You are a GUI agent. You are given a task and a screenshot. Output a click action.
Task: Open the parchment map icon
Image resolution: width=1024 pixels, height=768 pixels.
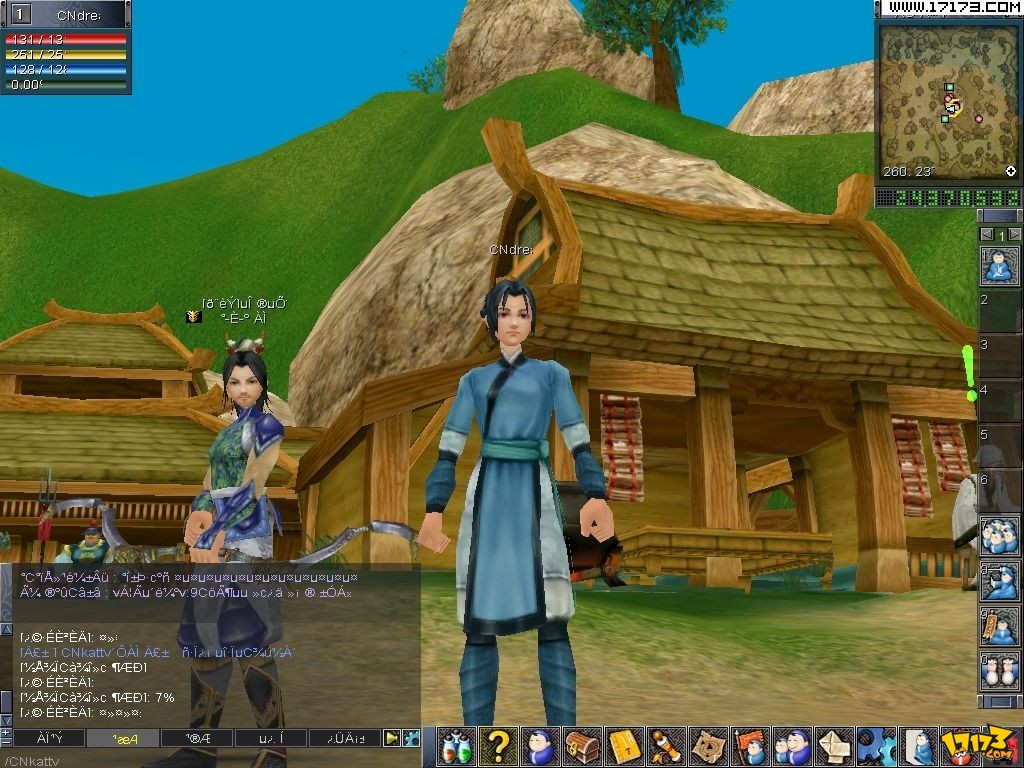pyautogui.click(x=708, y=746)
